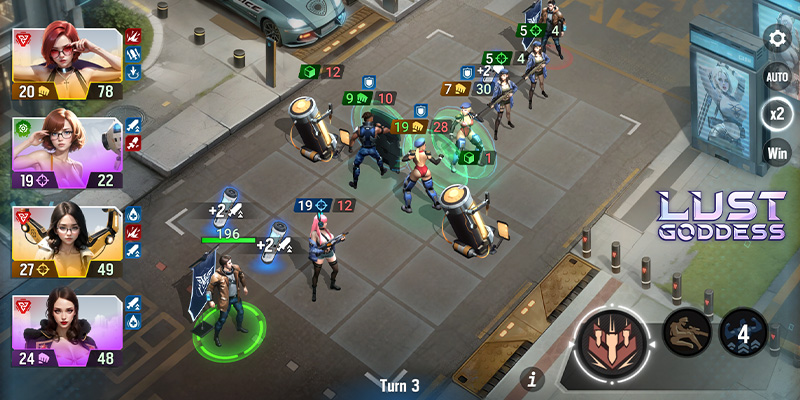Tap the Win button
This screenshot has height=400, width=800.
pos(777,152)
